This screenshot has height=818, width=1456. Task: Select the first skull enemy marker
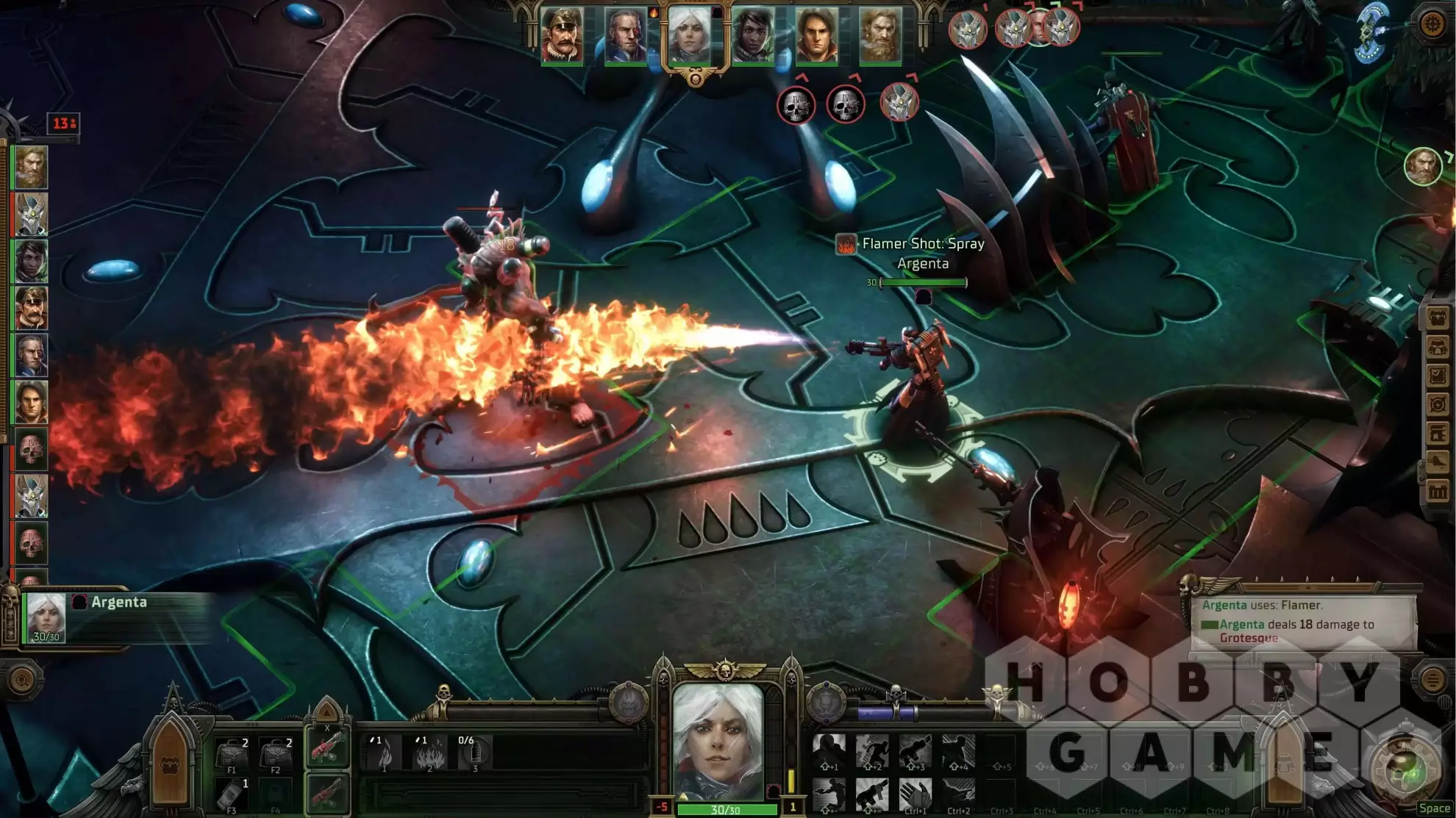(x=796, y=106)
